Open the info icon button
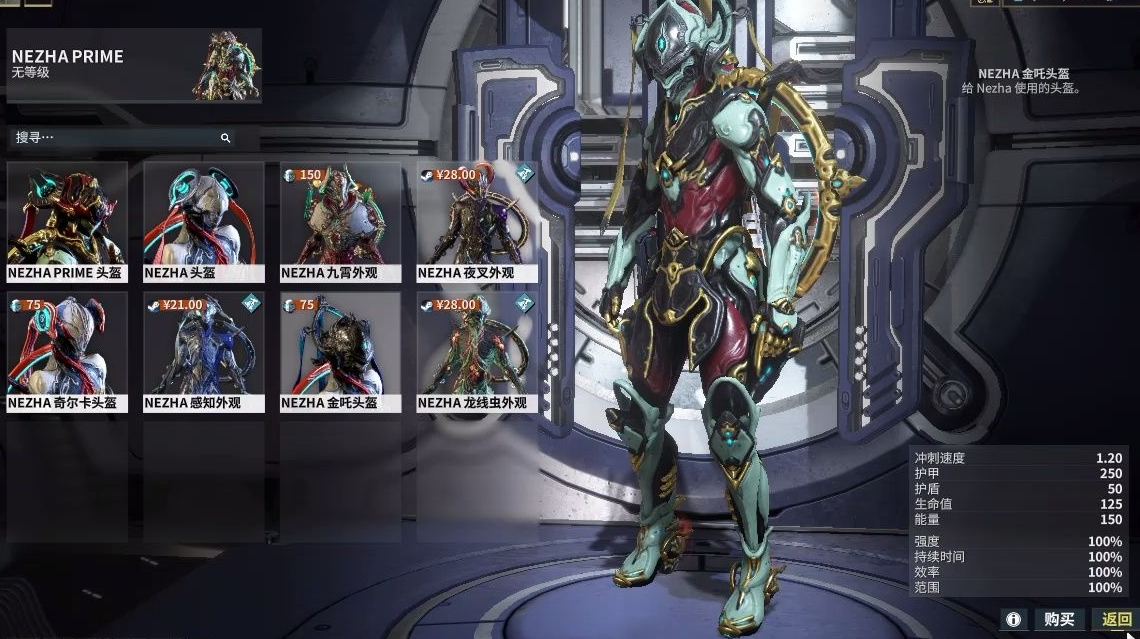 [1013, 620]
